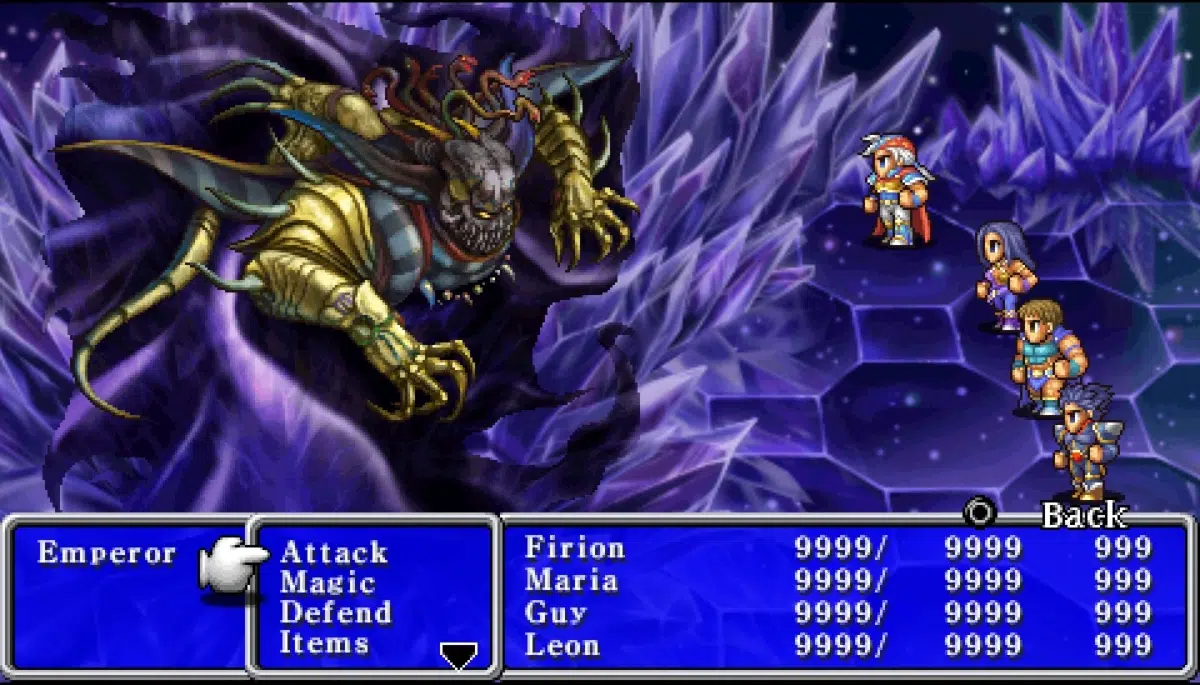Pick the Defend command
The width and height of the screenshot is (1200, 685).
[335, 612]
